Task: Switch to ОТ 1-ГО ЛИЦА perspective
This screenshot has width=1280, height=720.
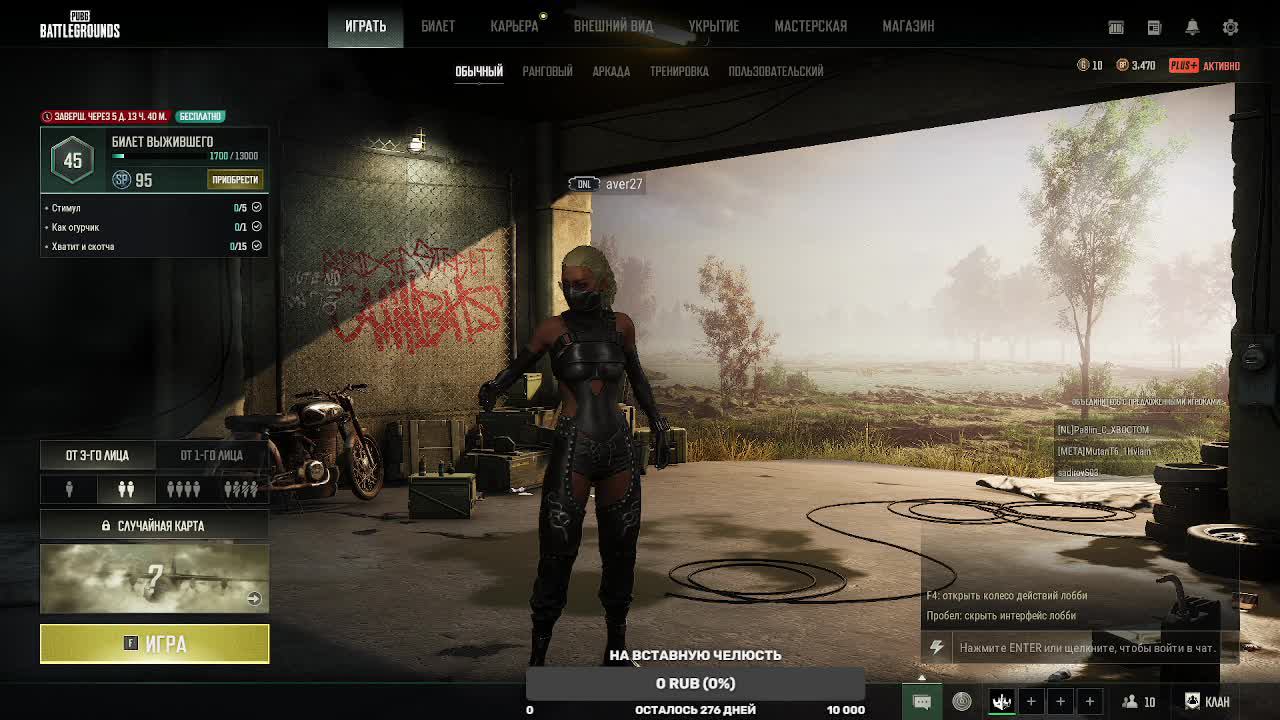Action: pos(212,455)
